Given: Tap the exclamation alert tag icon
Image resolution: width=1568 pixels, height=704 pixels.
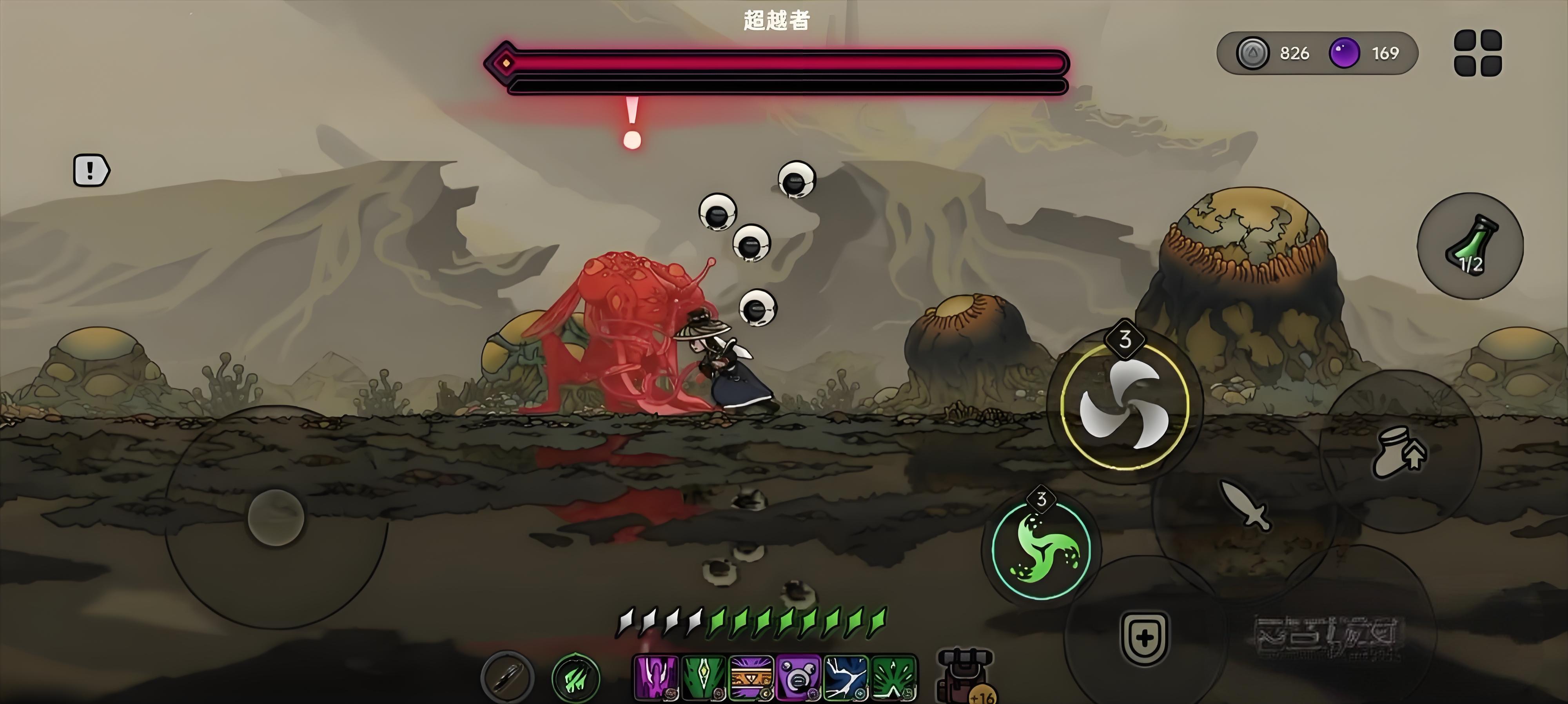Looking at the screenshot, I should coord(91,170).
